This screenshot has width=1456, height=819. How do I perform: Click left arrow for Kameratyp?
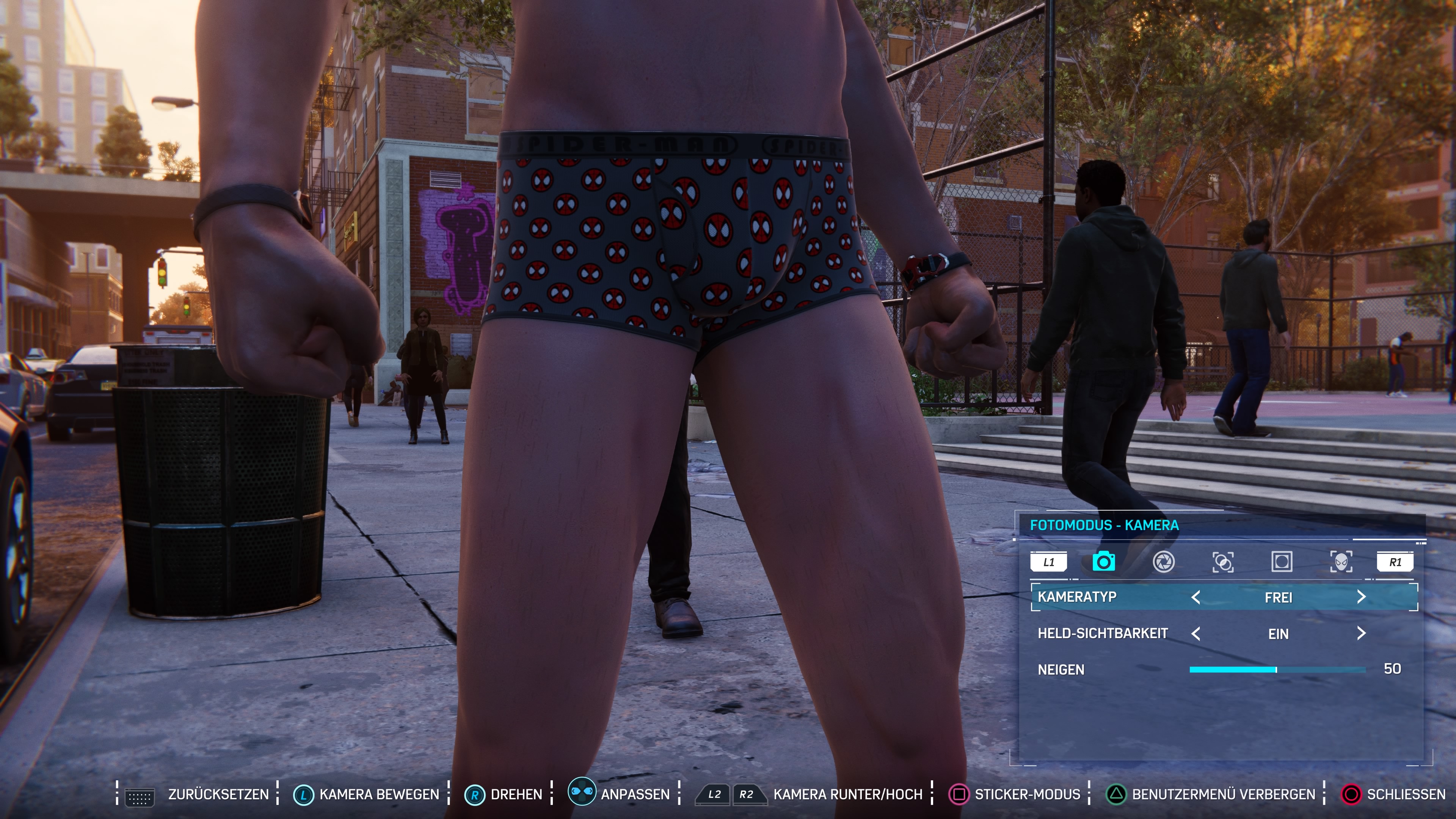tap(1196, 598)
